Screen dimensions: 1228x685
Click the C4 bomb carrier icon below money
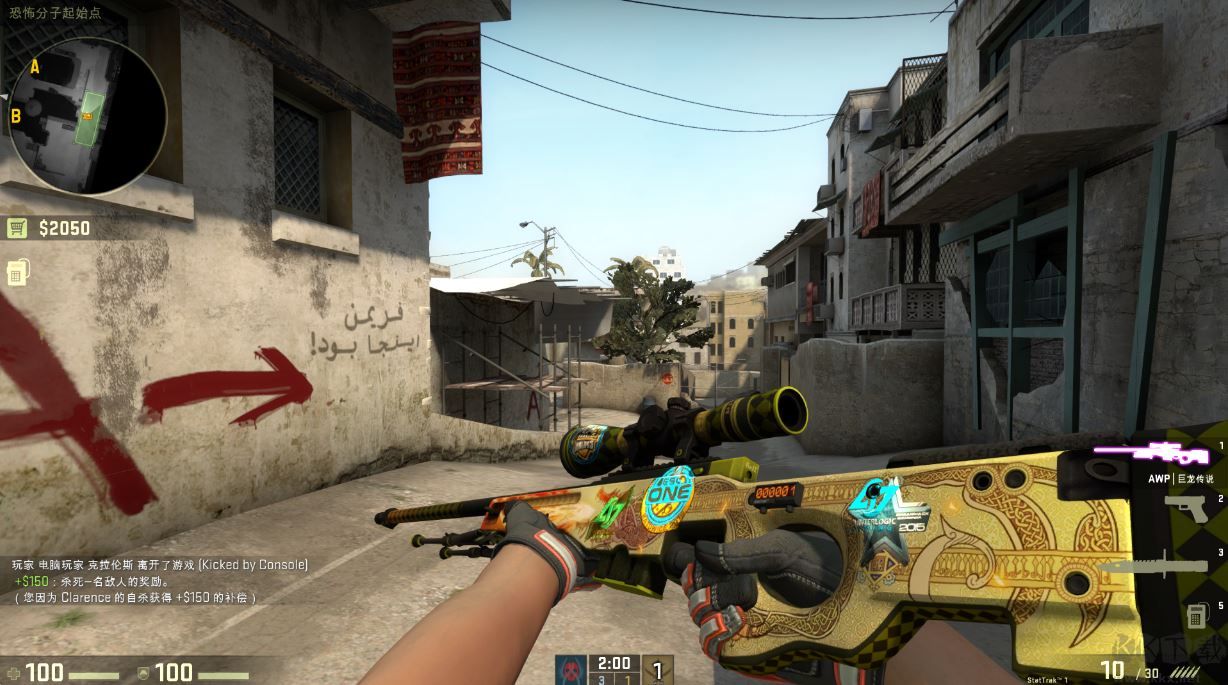[17, 272]
